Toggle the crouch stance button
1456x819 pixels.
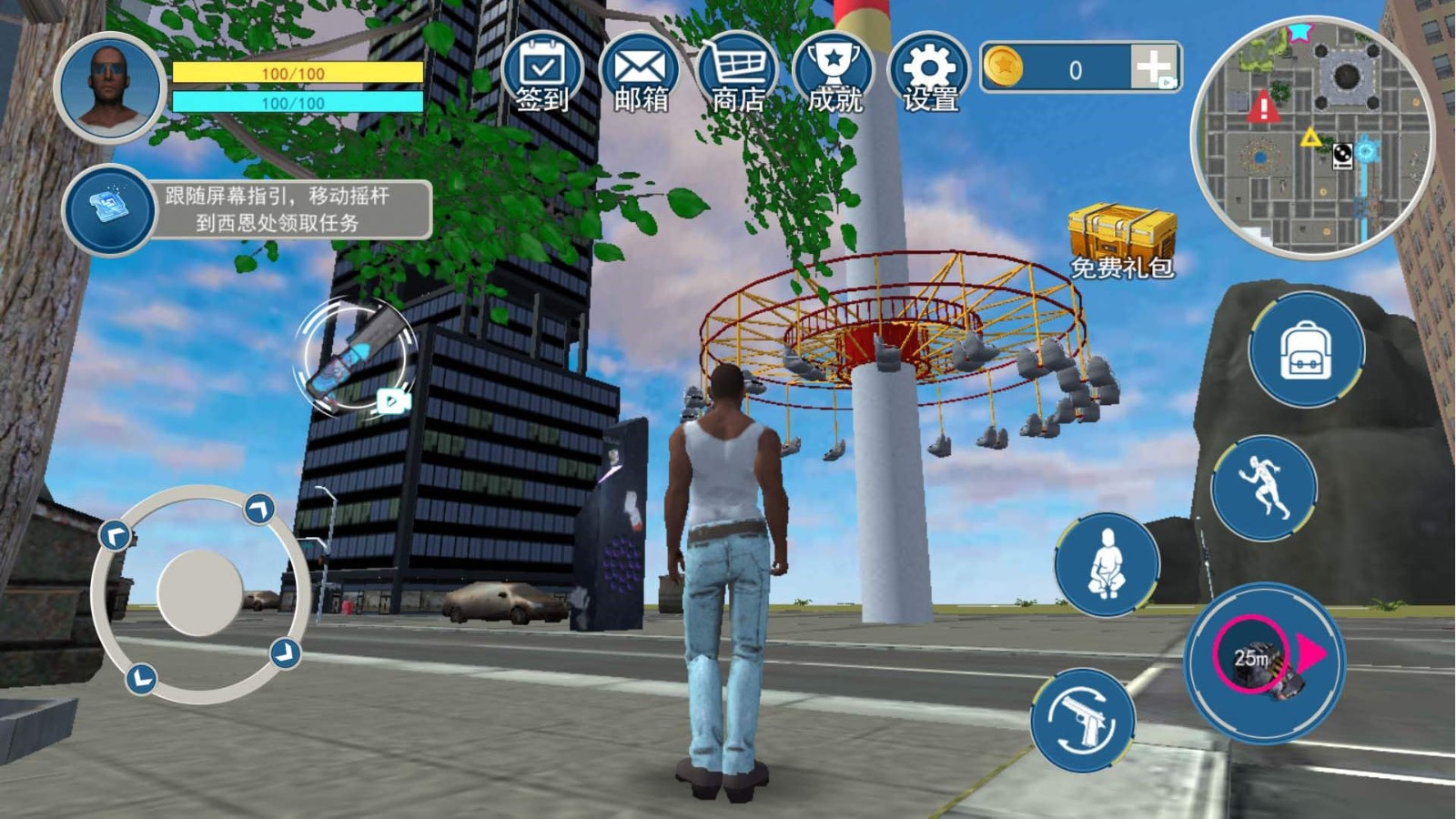point(1107,564)
